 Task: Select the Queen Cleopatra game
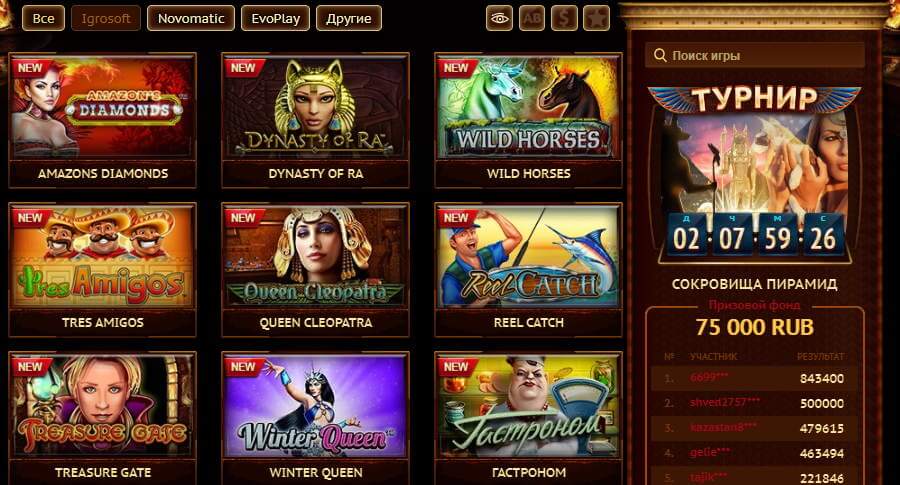click(315, 258)
